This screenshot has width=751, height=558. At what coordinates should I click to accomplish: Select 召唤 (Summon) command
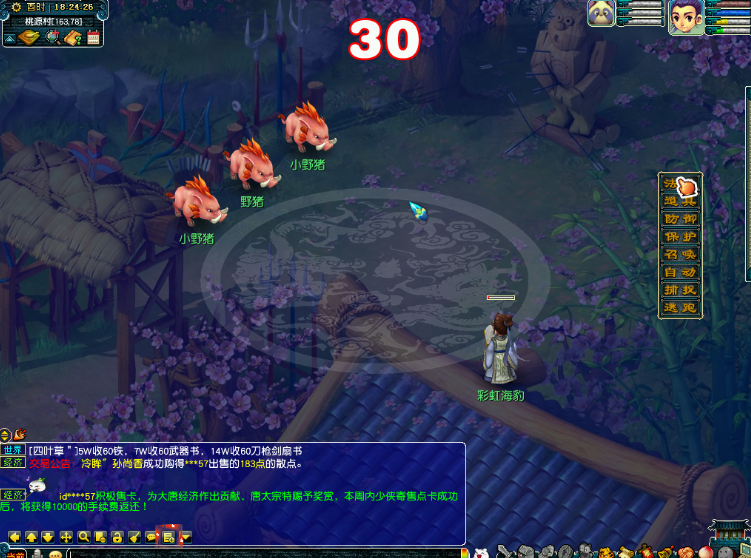pos(680,255)
